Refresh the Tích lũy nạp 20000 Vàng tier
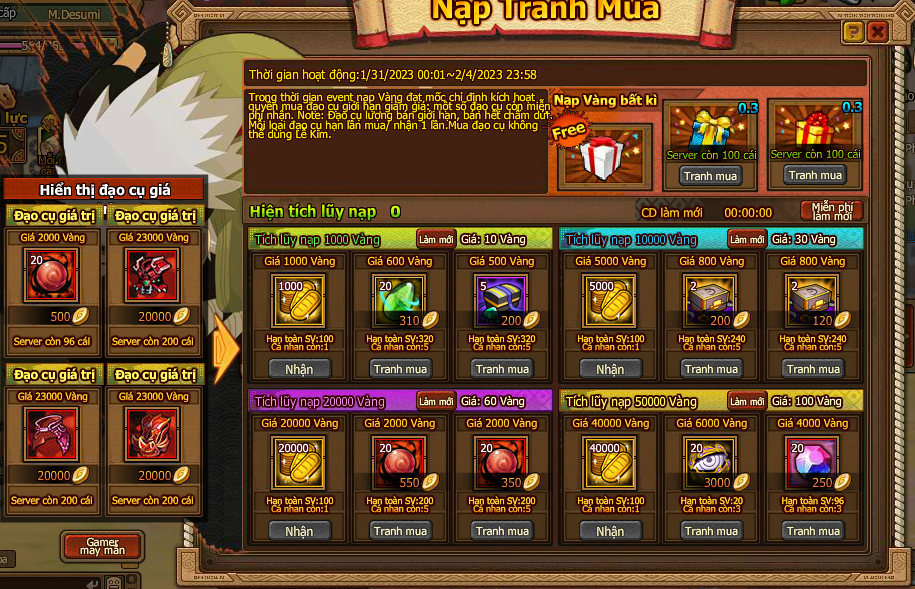The width and height of the screenshot is (915, 589). [x=436, y=401]
